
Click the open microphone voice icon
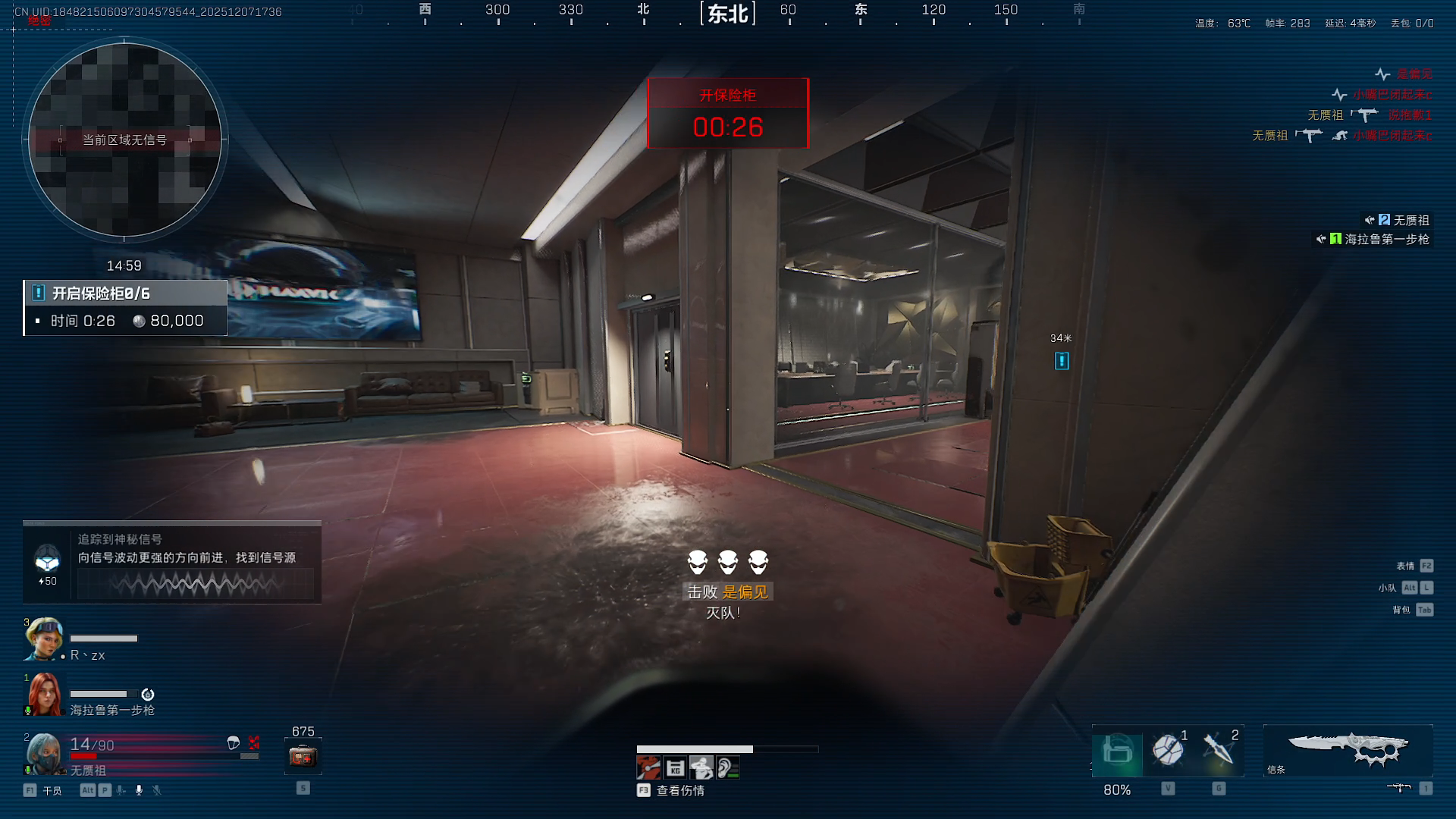tap(139, 790)
